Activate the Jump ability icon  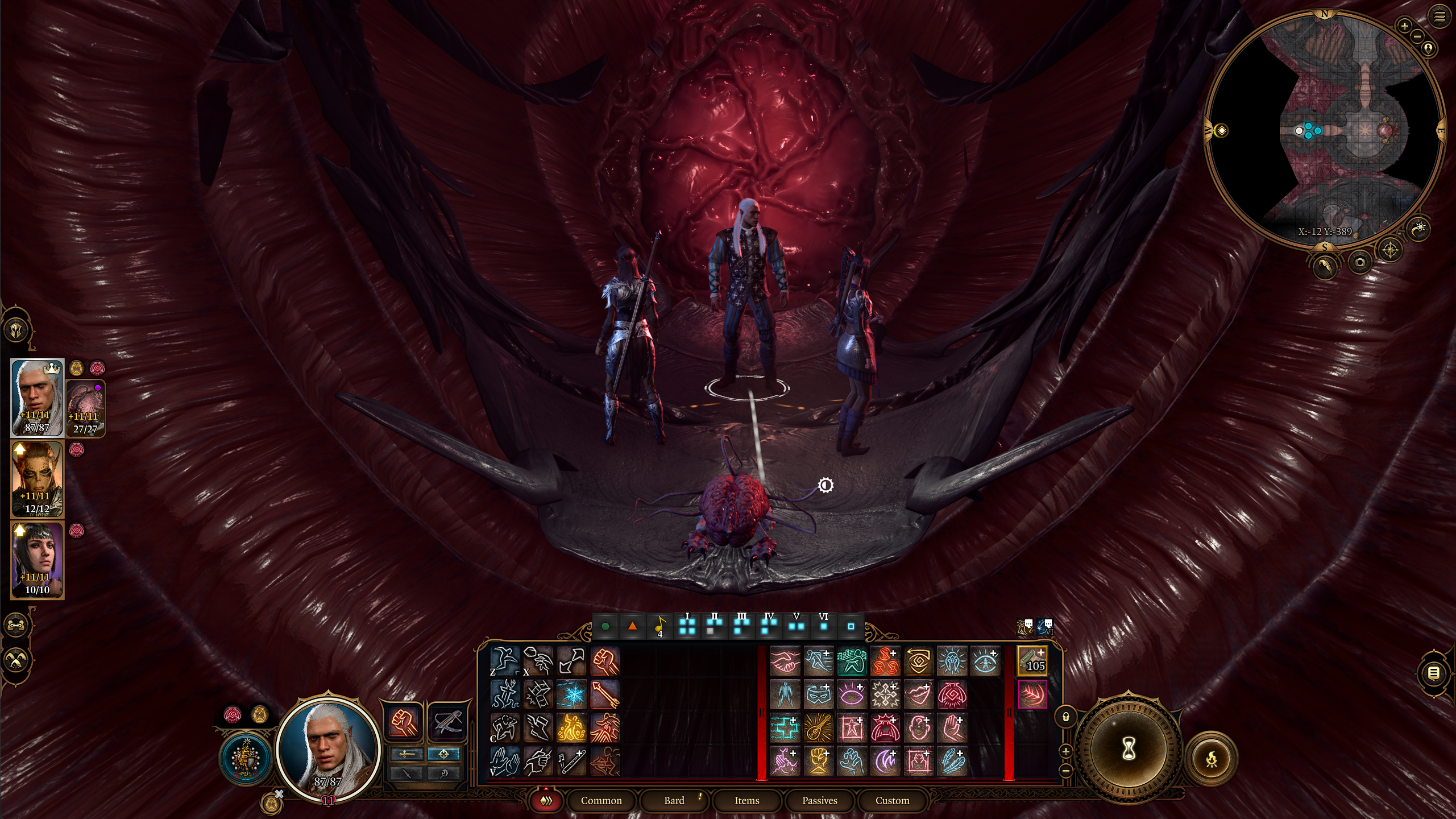point(504,661)
